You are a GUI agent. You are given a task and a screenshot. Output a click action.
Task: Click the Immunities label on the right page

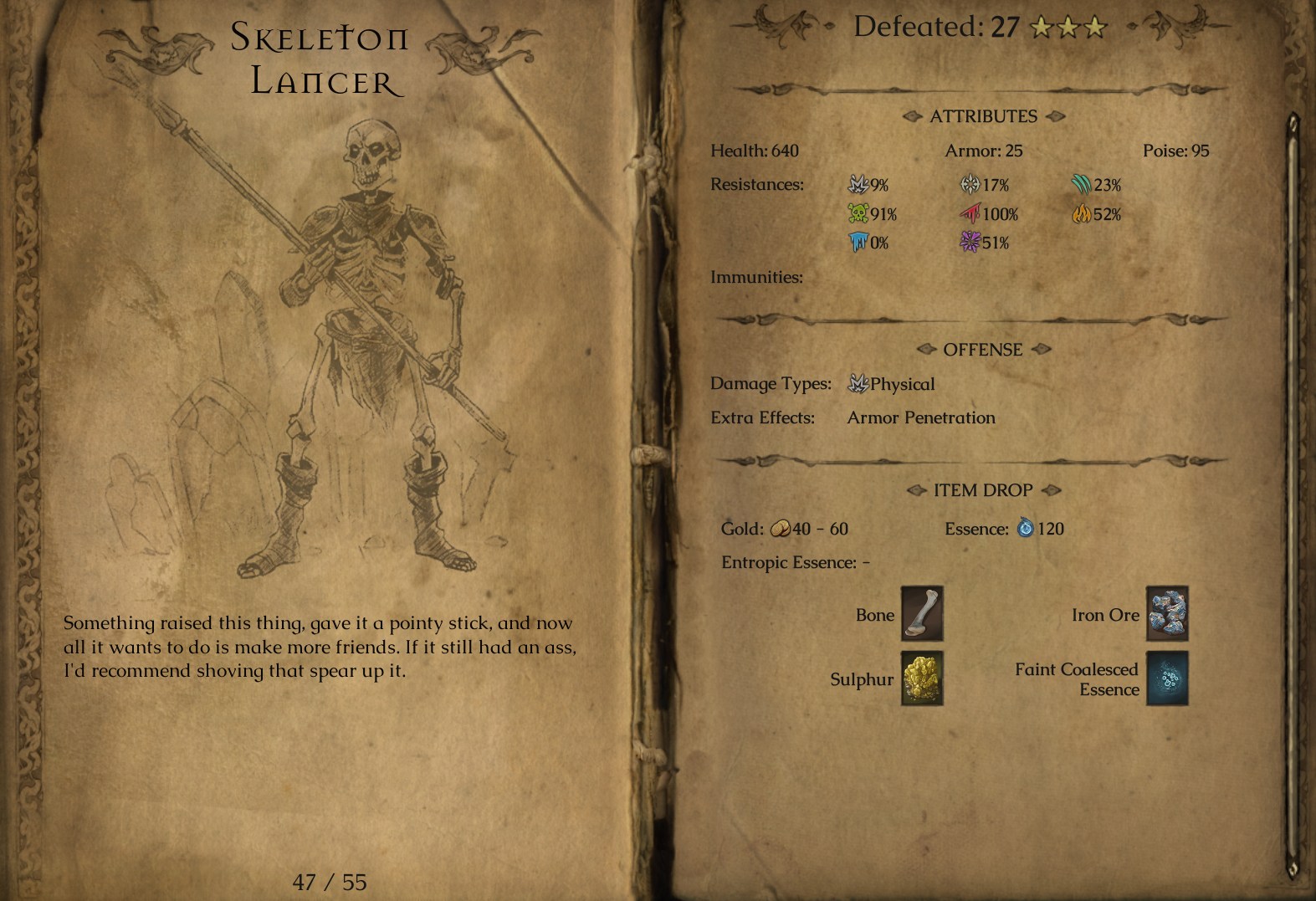coord(757,277)
